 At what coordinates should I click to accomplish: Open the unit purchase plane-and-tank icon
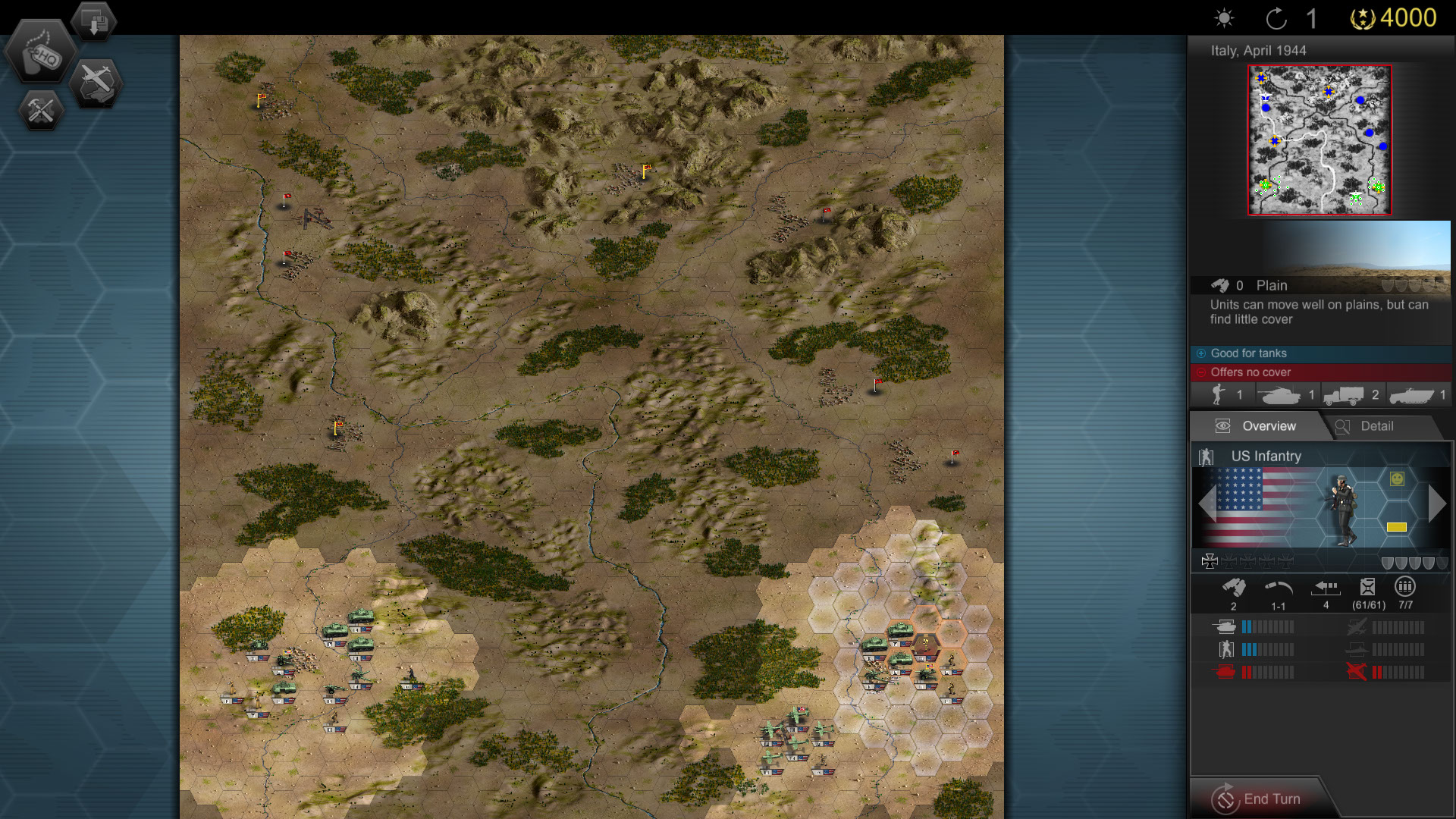coord(96,82)
